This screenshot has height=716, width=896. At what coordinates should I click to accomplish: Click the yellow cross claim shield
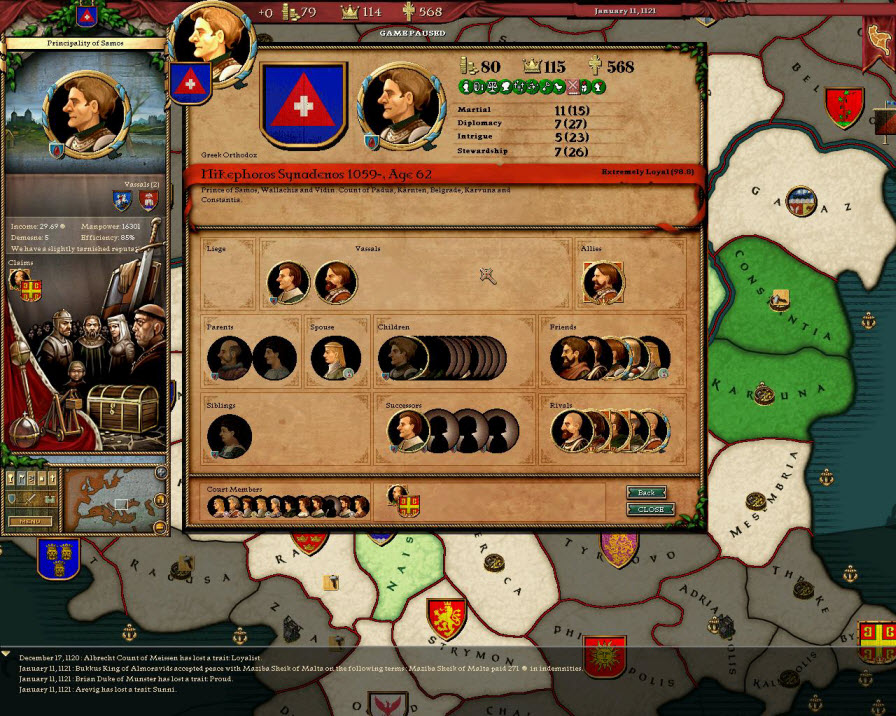click(x=32, y=288)
